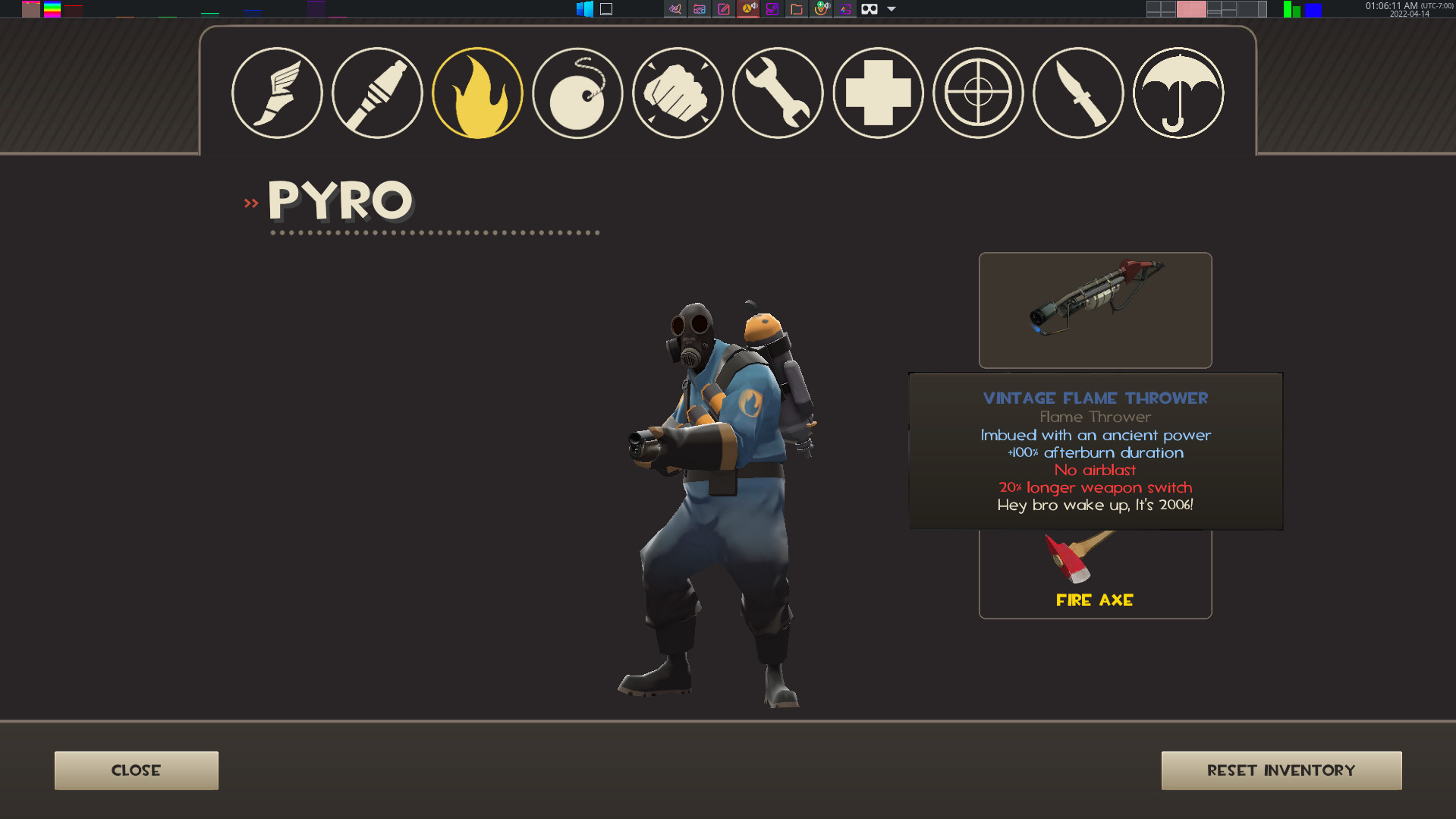Screen dimensions: 1456x819
Task: Select the Vintage Flame Thrower item slot
Action: coord(1095,310)
